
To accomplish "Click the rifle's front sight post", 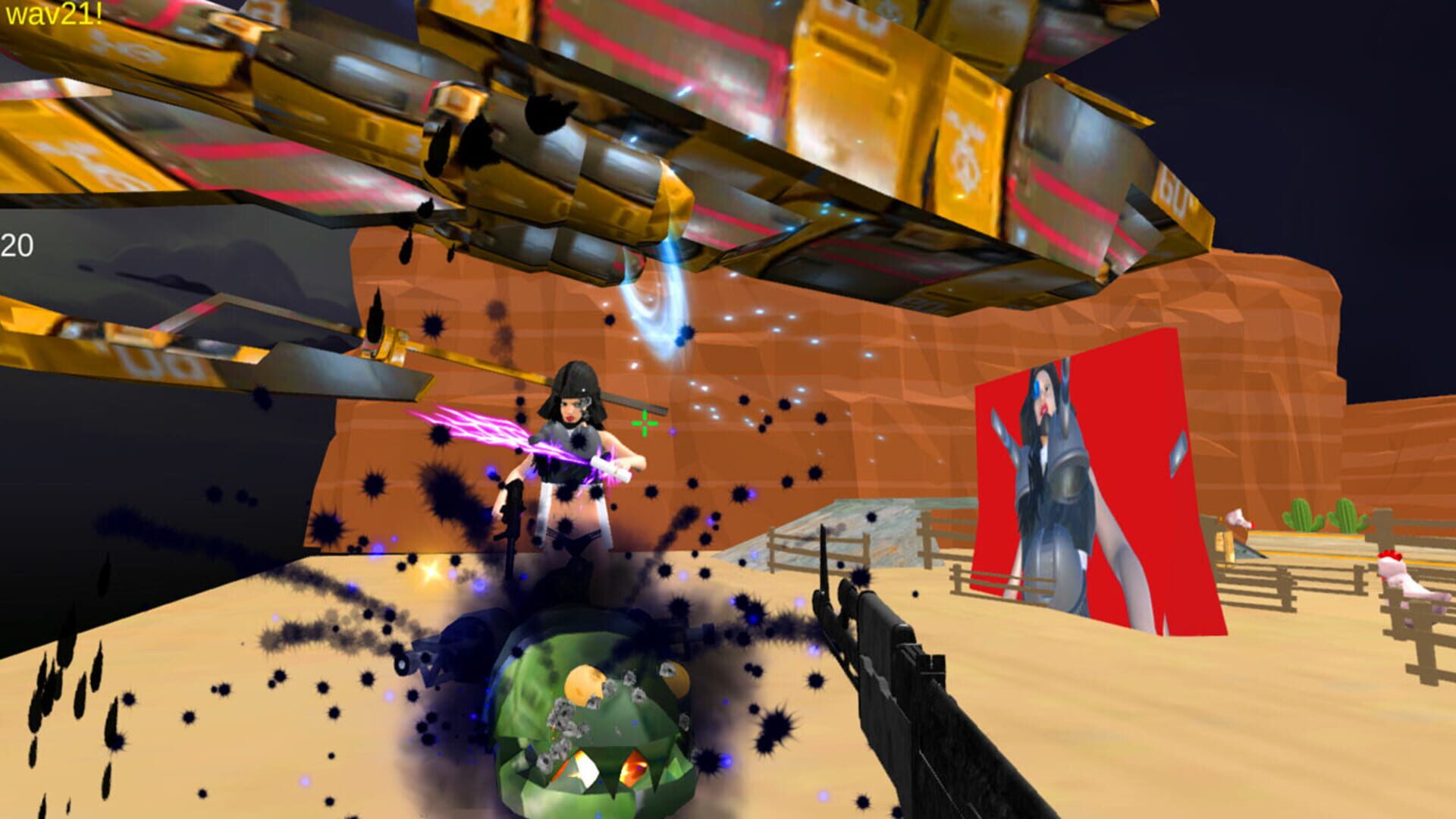I will tap(823, 555).
